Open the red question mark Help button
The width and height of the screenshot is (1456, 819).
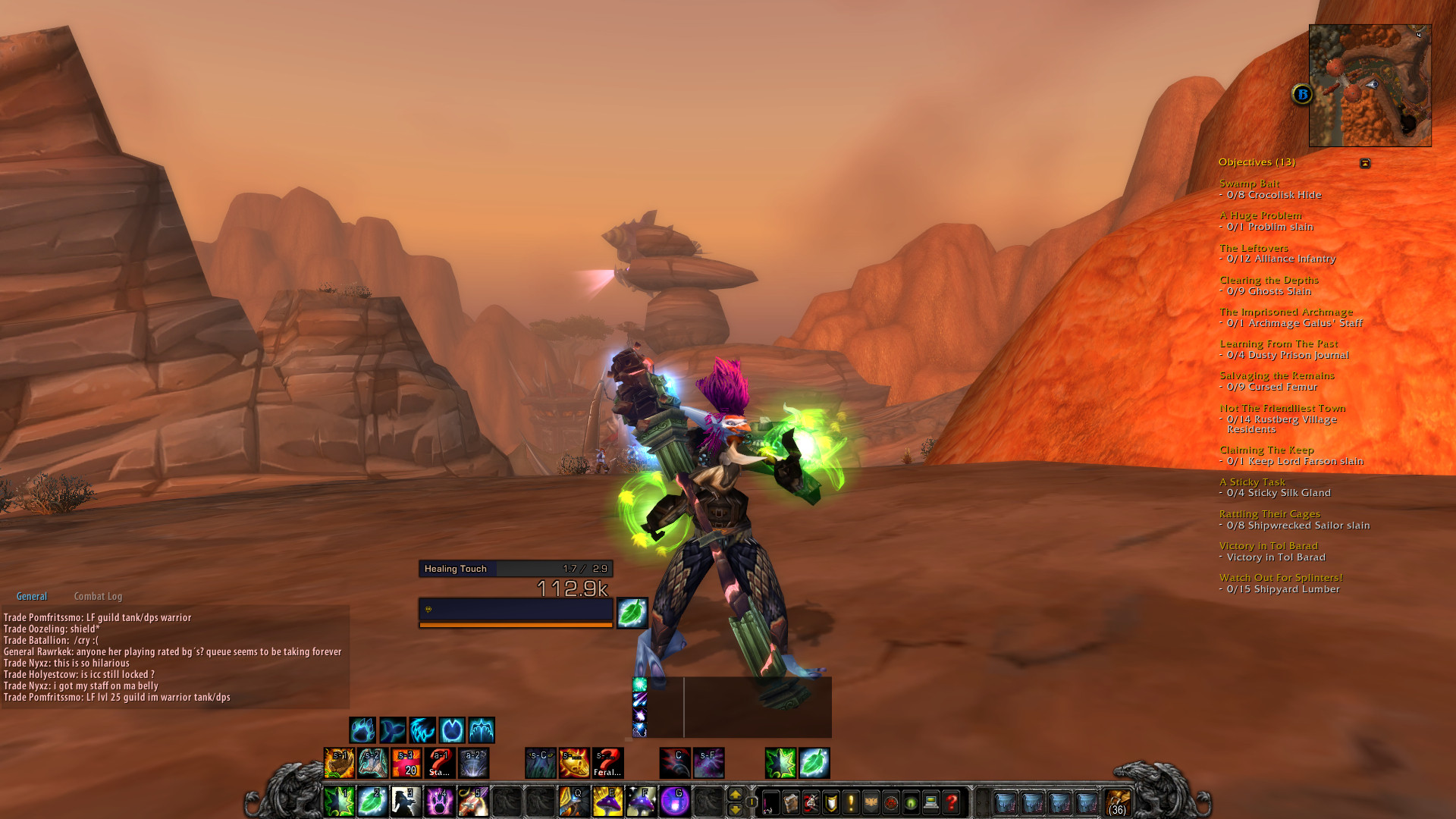(x=952, y=802)
